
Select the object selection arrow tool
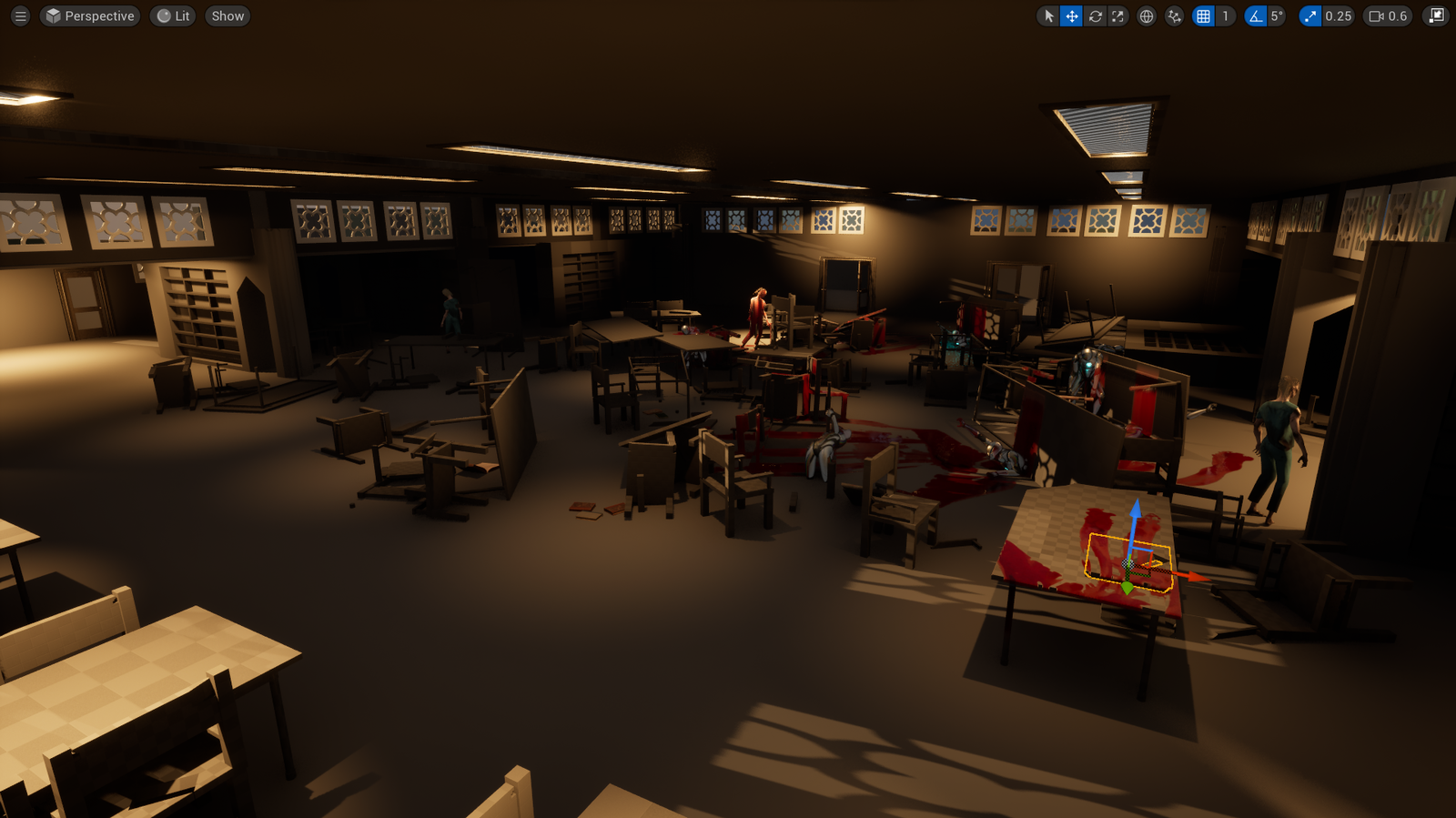pos(1048,15)
